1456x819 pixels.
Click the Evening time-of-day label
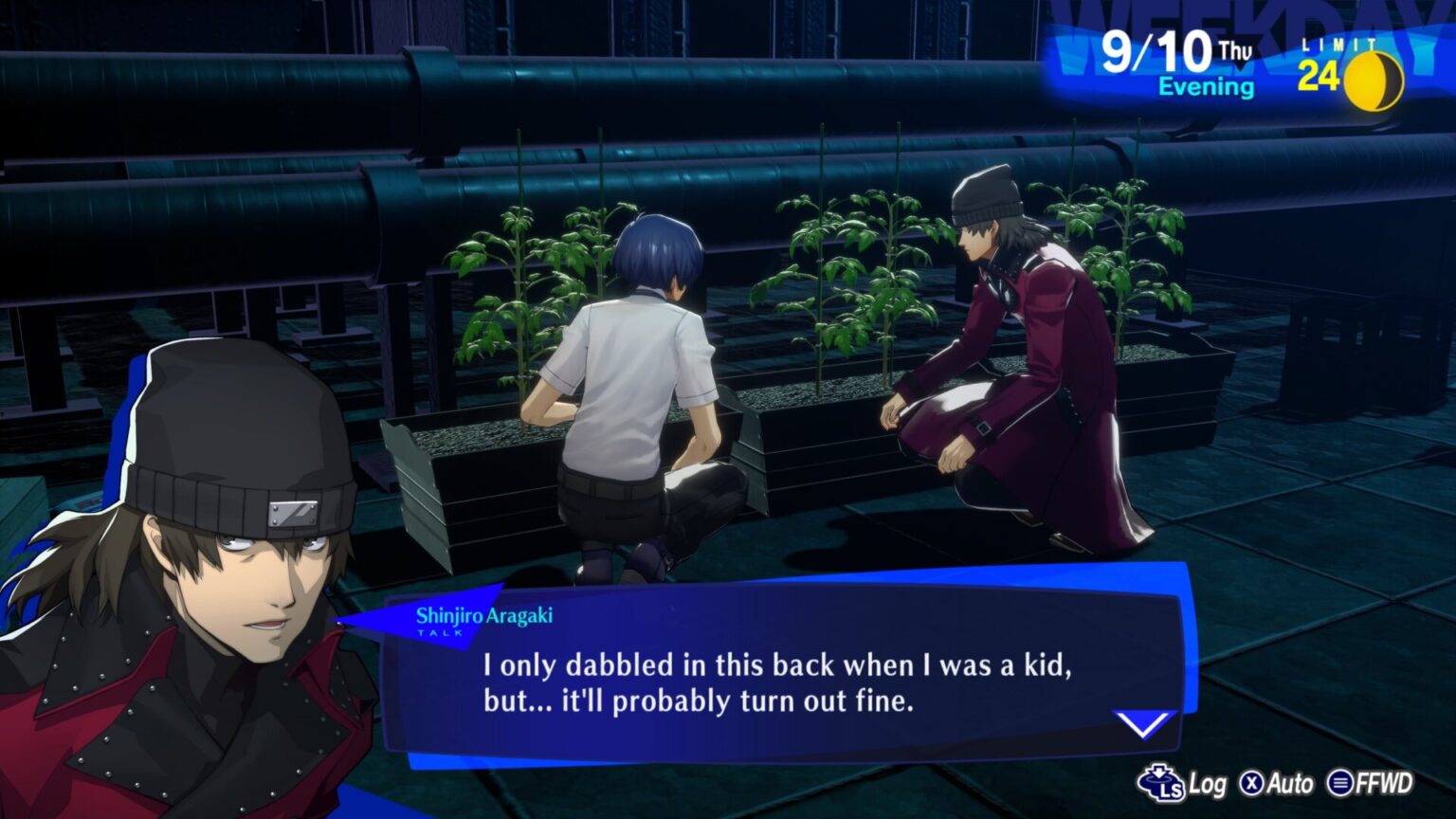[x=1206, y=87]
